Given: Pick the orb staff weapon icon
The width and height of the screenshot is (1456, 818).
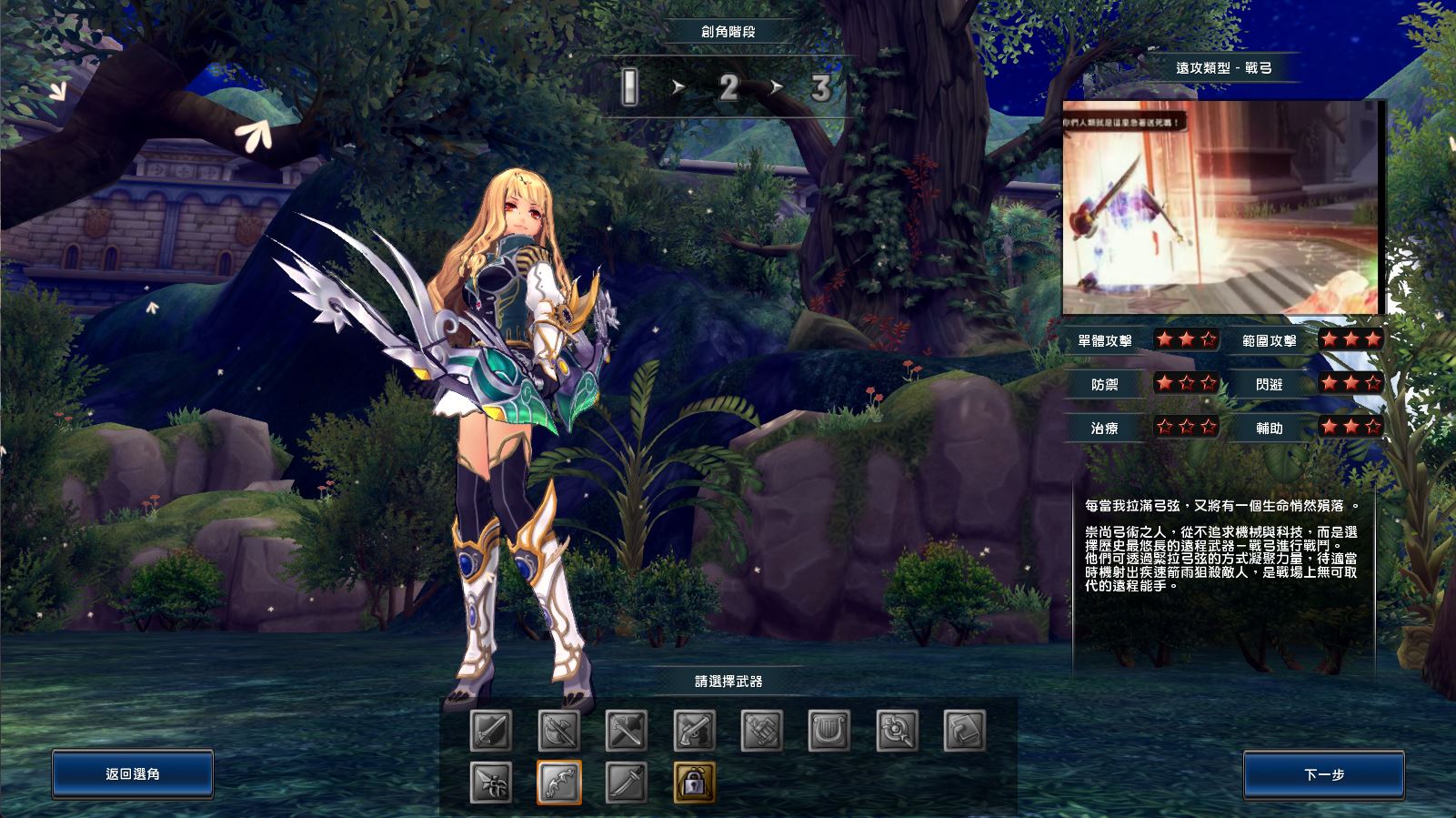Looking at the screenshot, I should (x=897, y=731).
